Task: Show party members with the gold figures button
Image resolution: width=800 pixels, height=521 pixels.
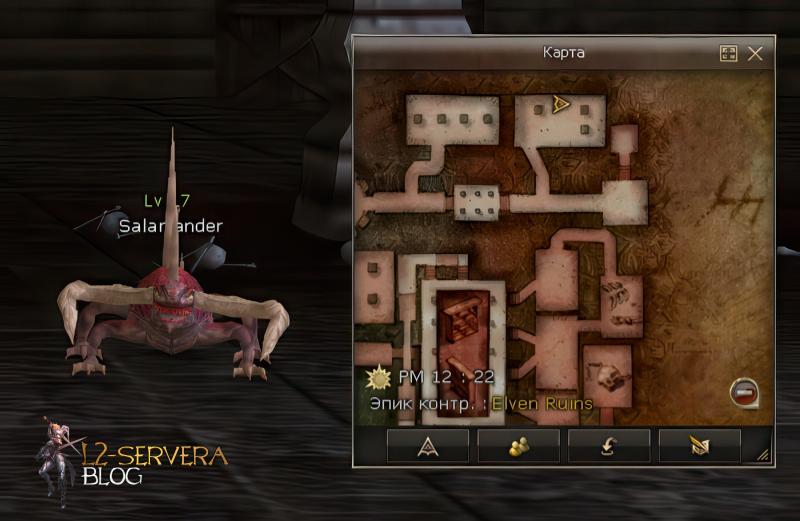Action: pos(517,446)
